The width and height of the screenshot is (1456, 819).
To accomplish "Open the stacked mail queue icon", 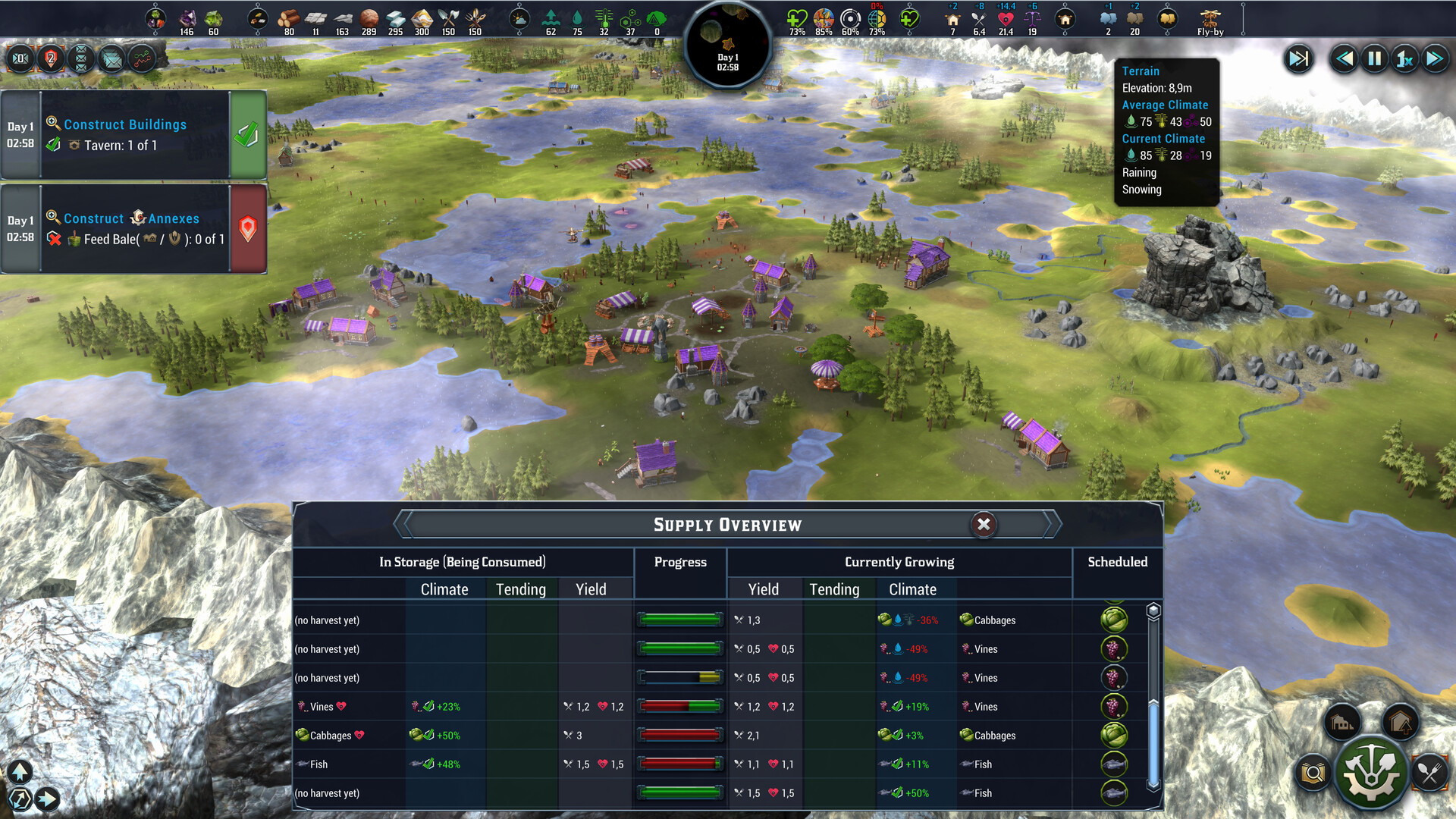I will click(x=81, y=58).
